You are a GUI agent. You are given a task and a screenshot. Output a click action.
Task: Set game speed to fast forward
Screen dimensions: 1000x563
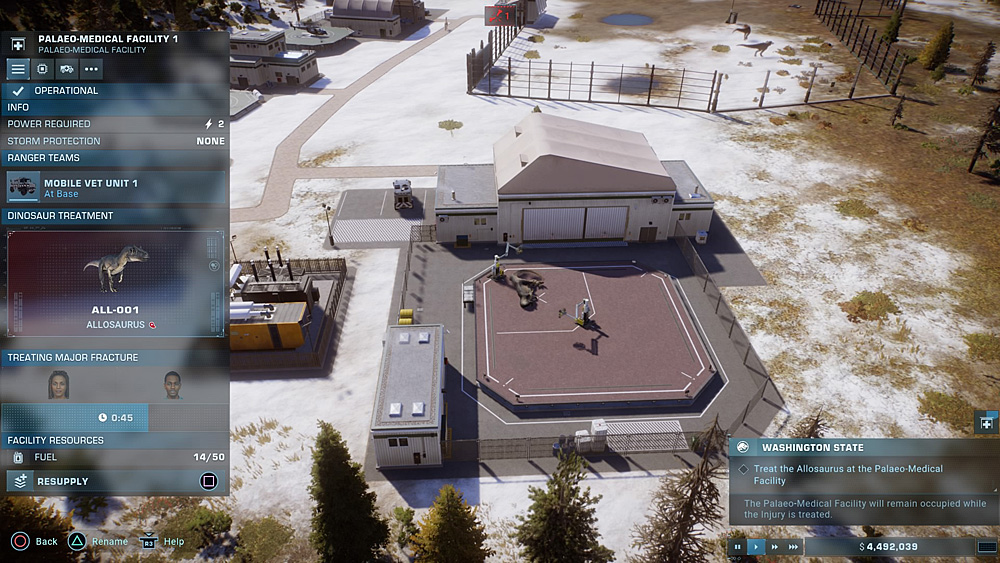[775, 547]
